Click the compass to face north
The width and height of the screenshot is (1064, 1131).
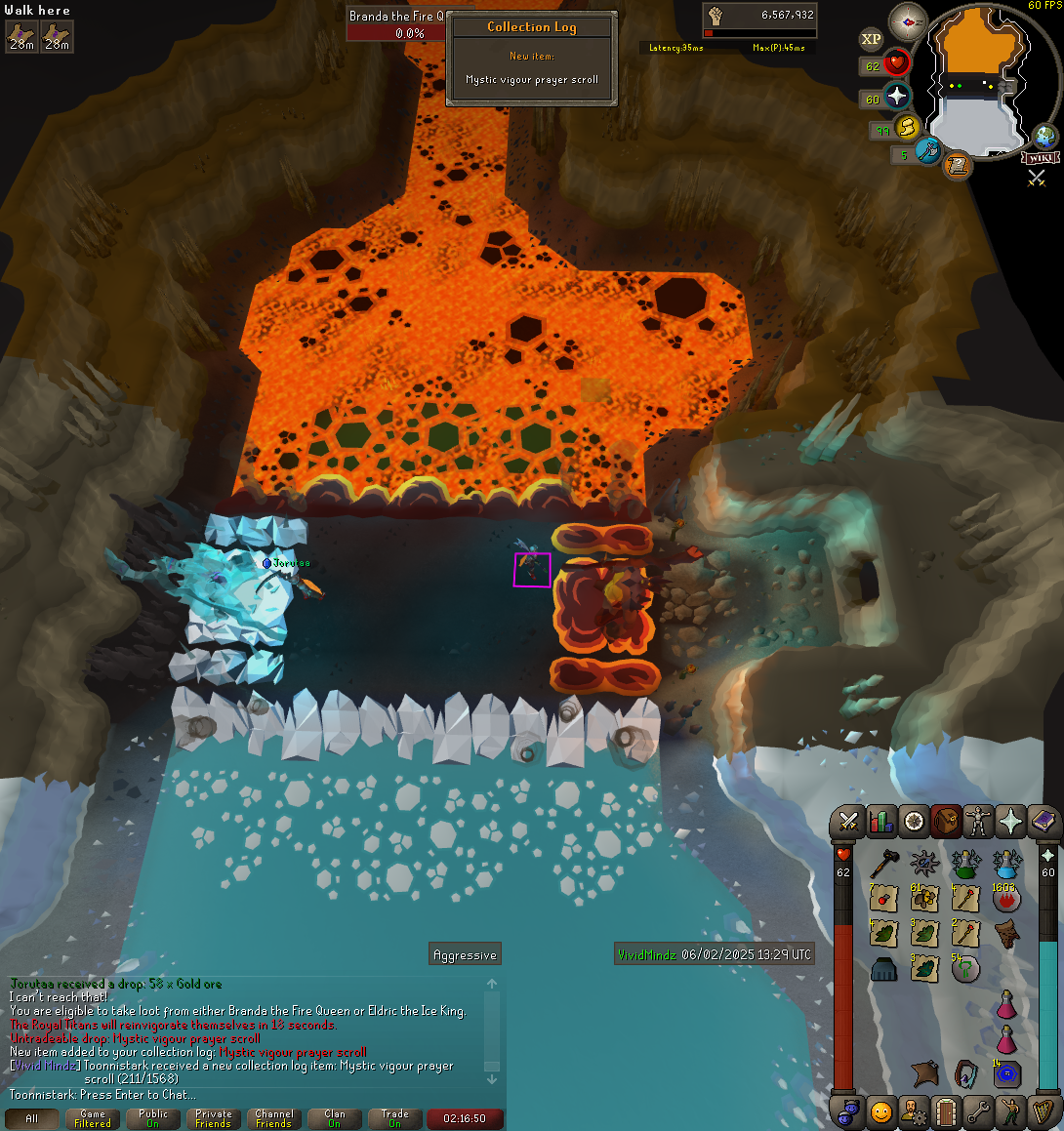coord(908,22)
